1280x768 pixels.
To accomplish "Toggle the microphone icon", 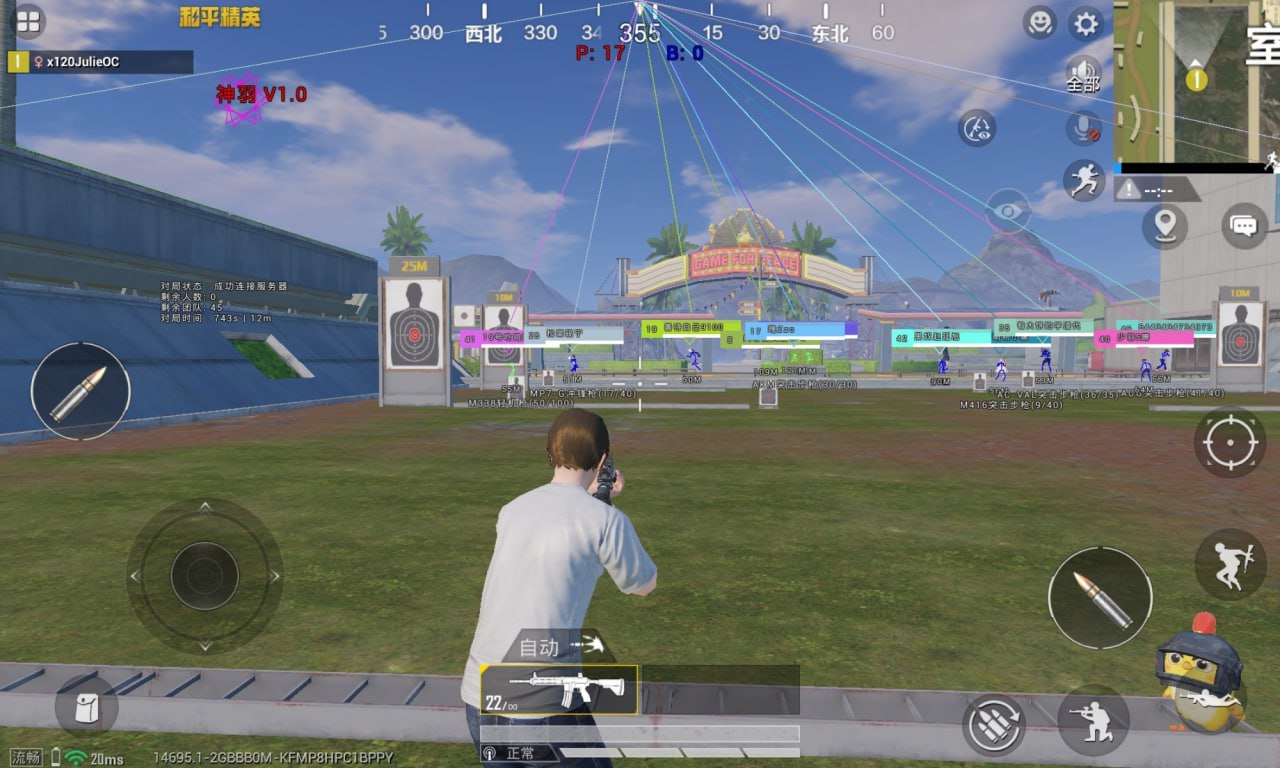I will tap(1084, 127).
